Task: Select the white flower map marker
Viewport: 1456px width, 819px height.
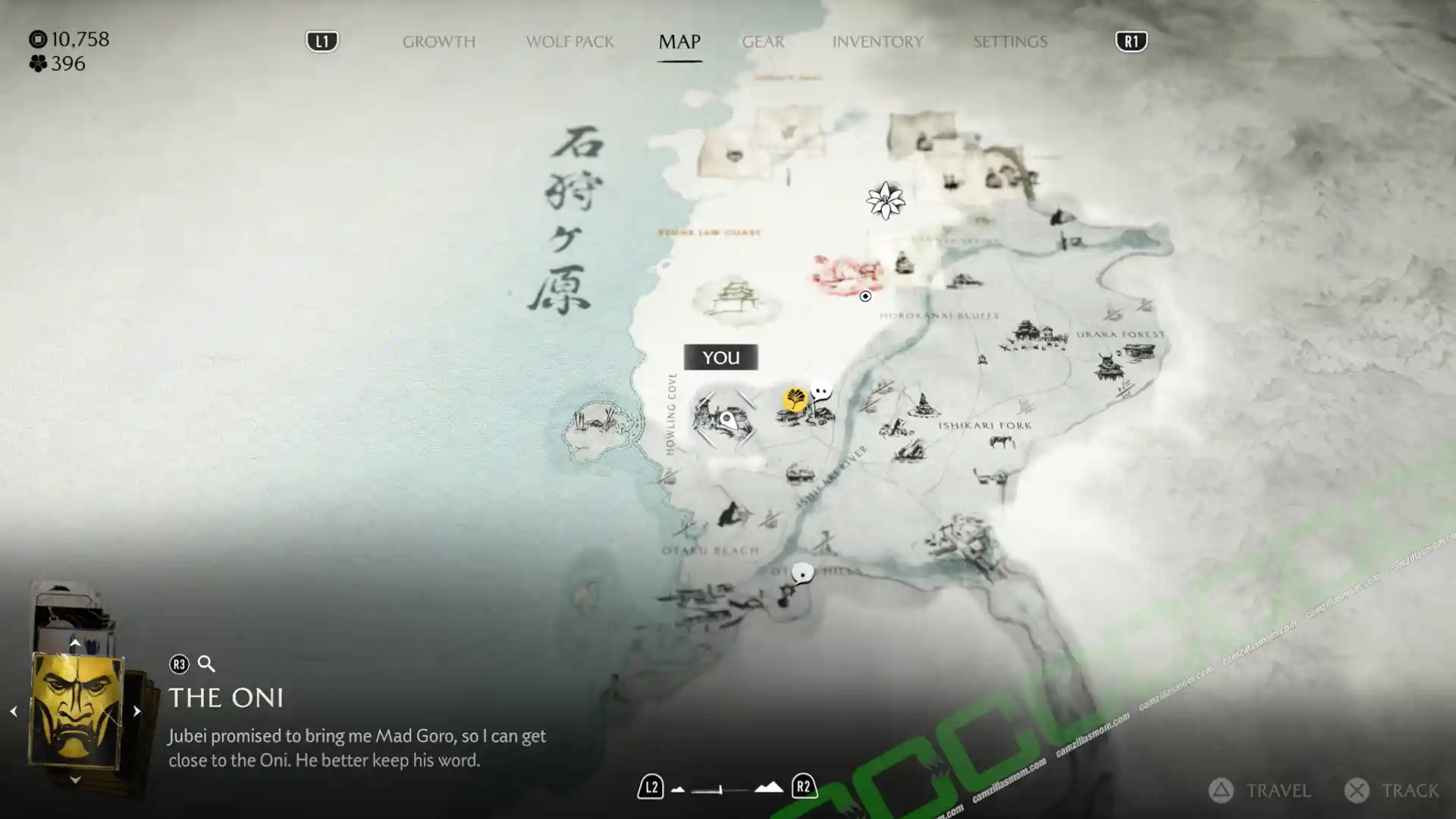Action: click(x=885, y=201)
